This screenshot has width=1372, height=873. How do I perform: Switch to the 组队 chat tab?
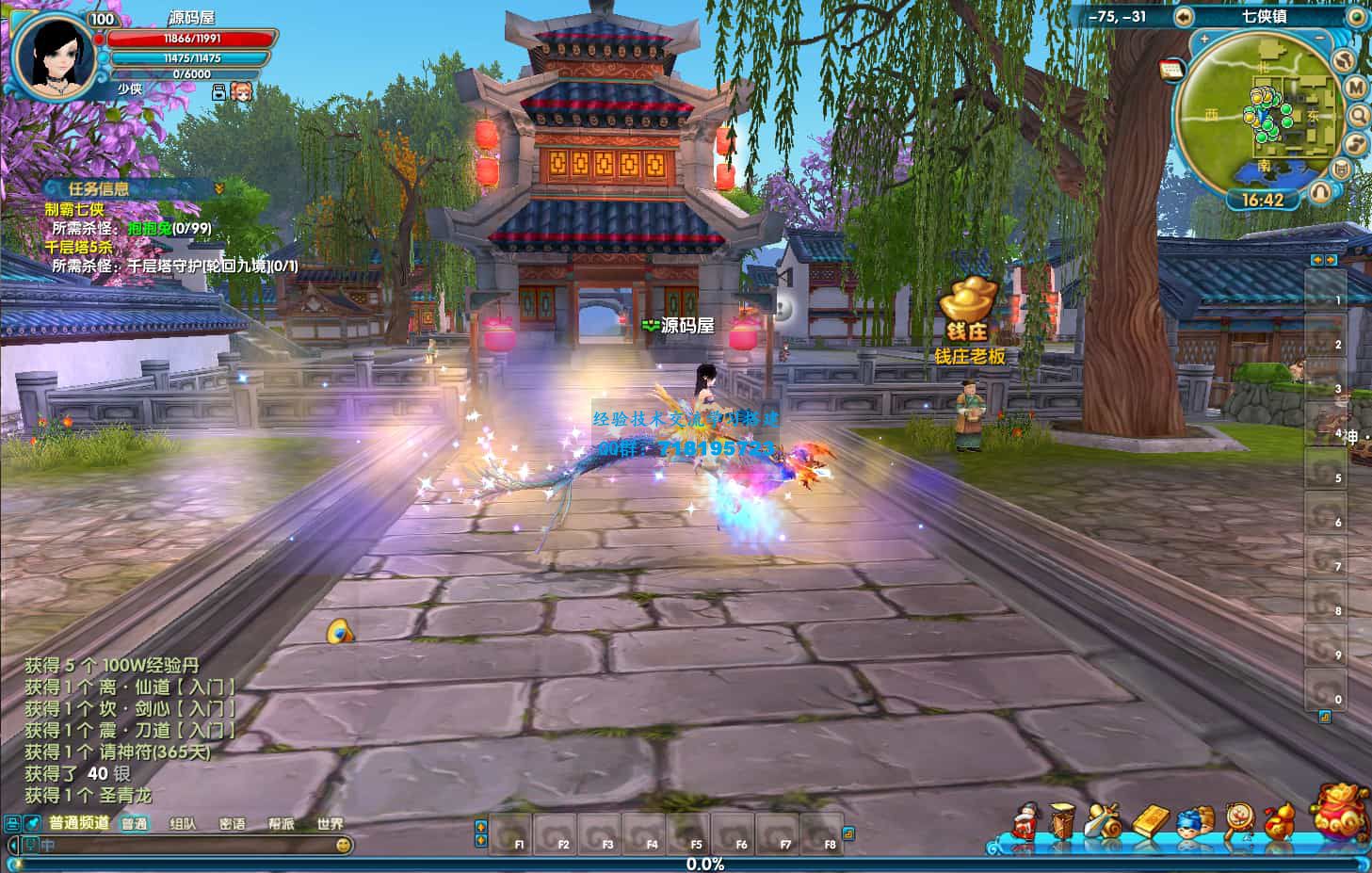pos(182,821)
